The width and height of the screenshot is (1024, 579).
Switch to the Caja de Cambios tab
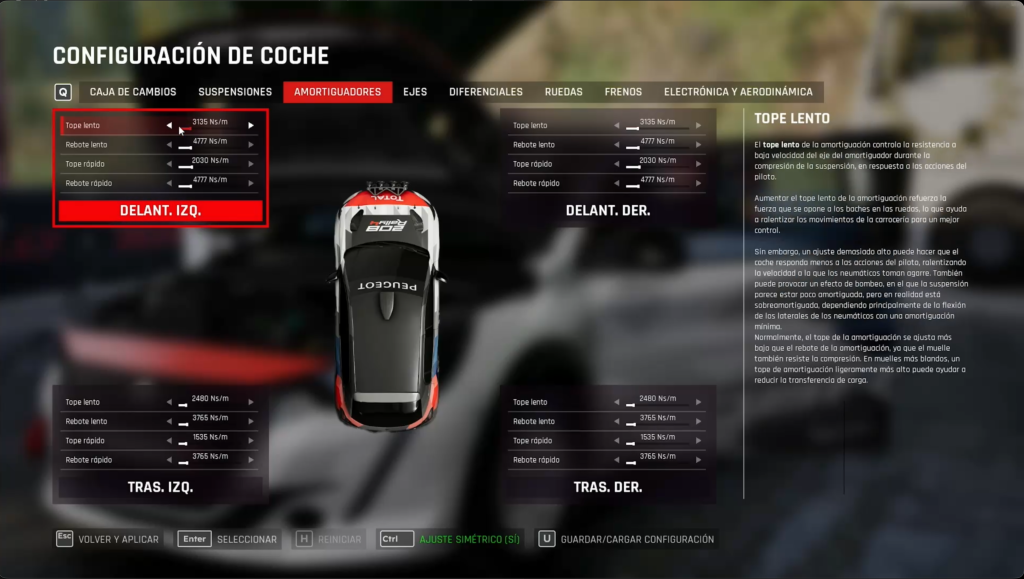click(x=133, y=92)
